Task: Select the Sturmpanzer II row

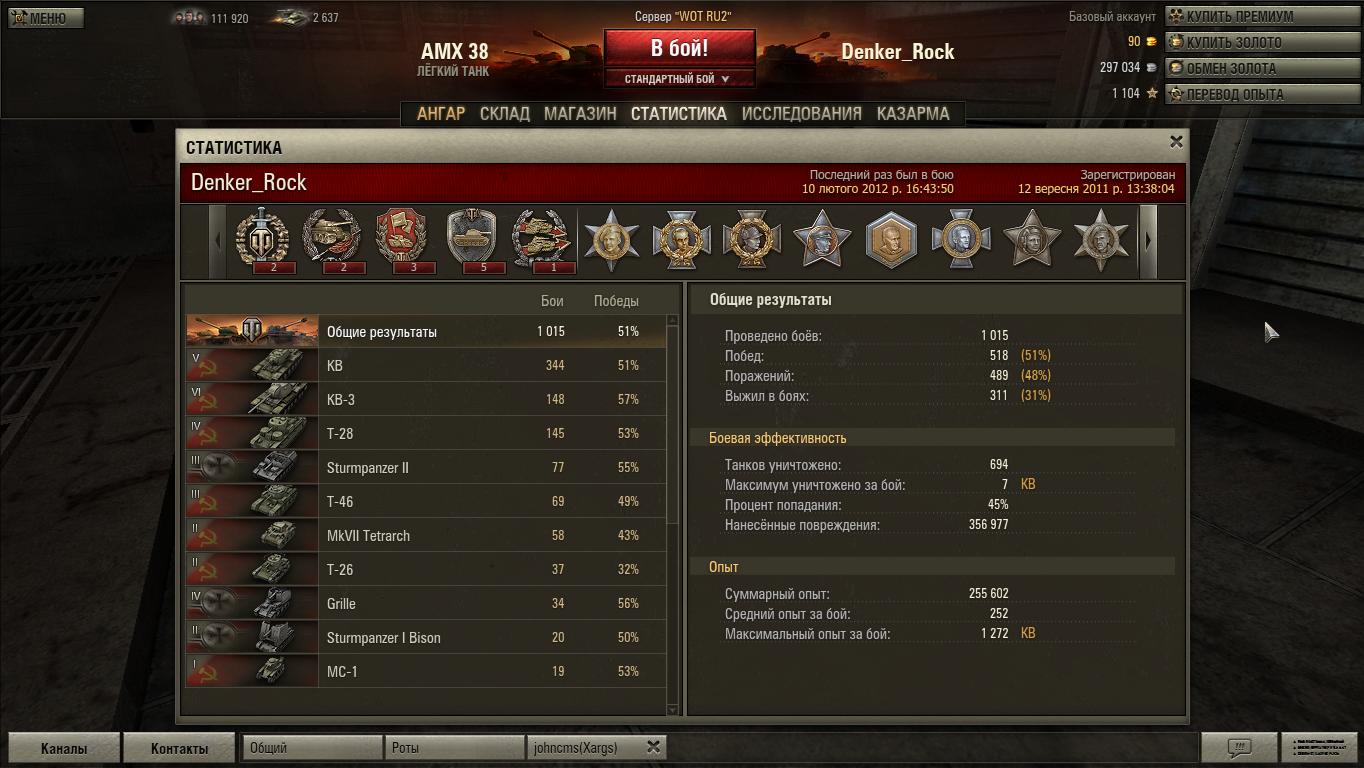Action: 426,467
